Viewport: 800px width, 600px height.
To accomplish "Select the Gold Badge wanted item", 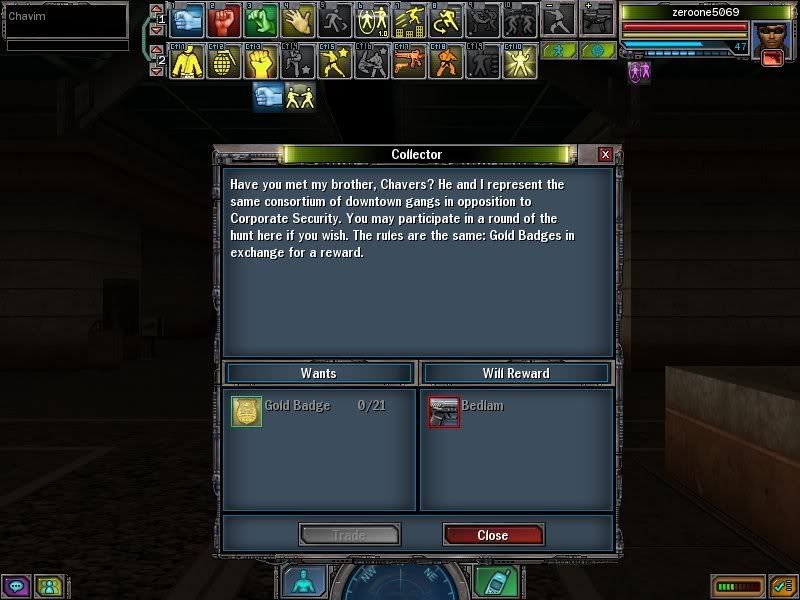I will click(x=246, y=411).
